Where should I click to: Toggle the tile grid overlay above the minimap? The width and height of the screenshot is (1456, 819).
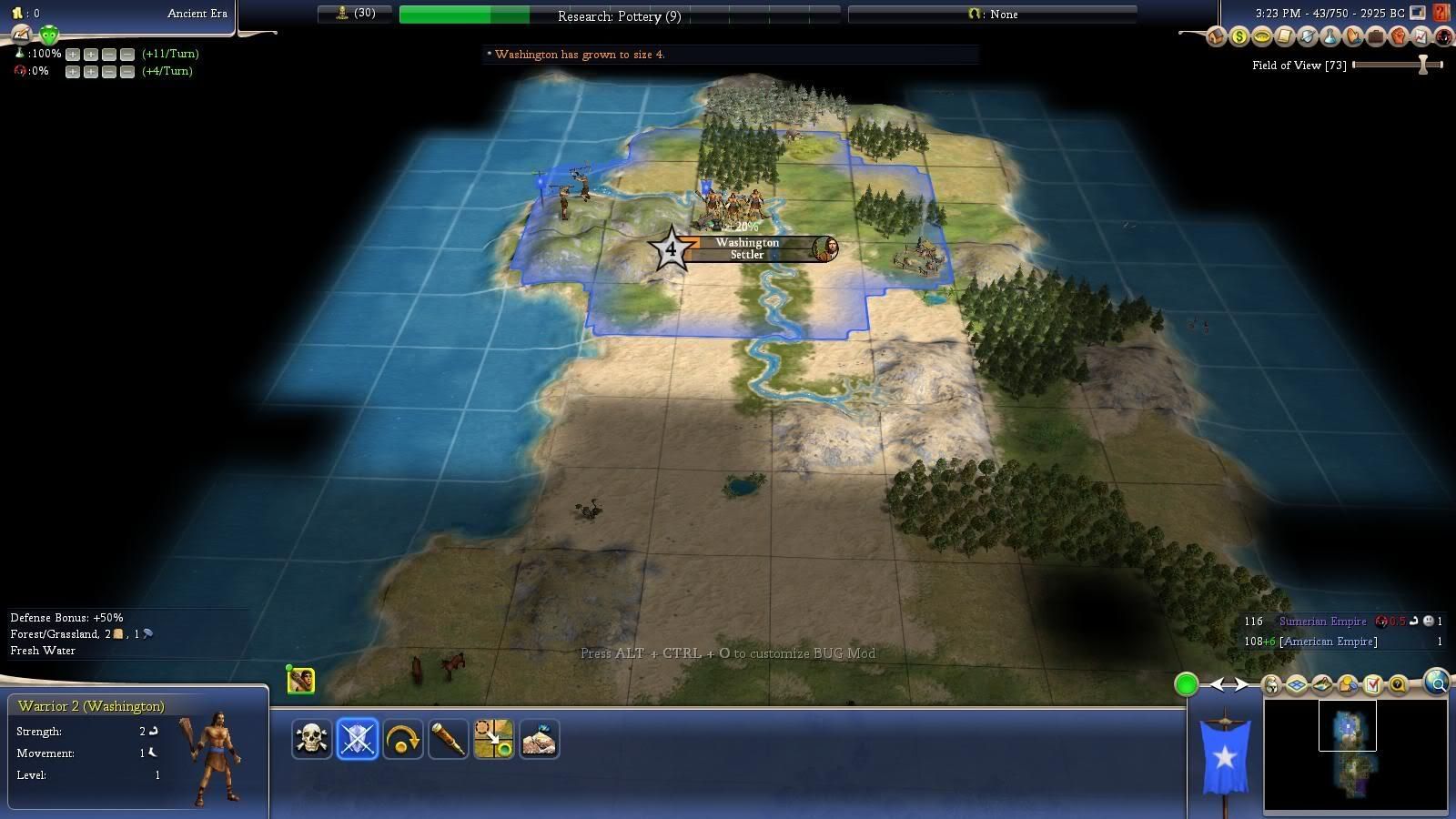pyautogui.click(x=1297, y=684)
